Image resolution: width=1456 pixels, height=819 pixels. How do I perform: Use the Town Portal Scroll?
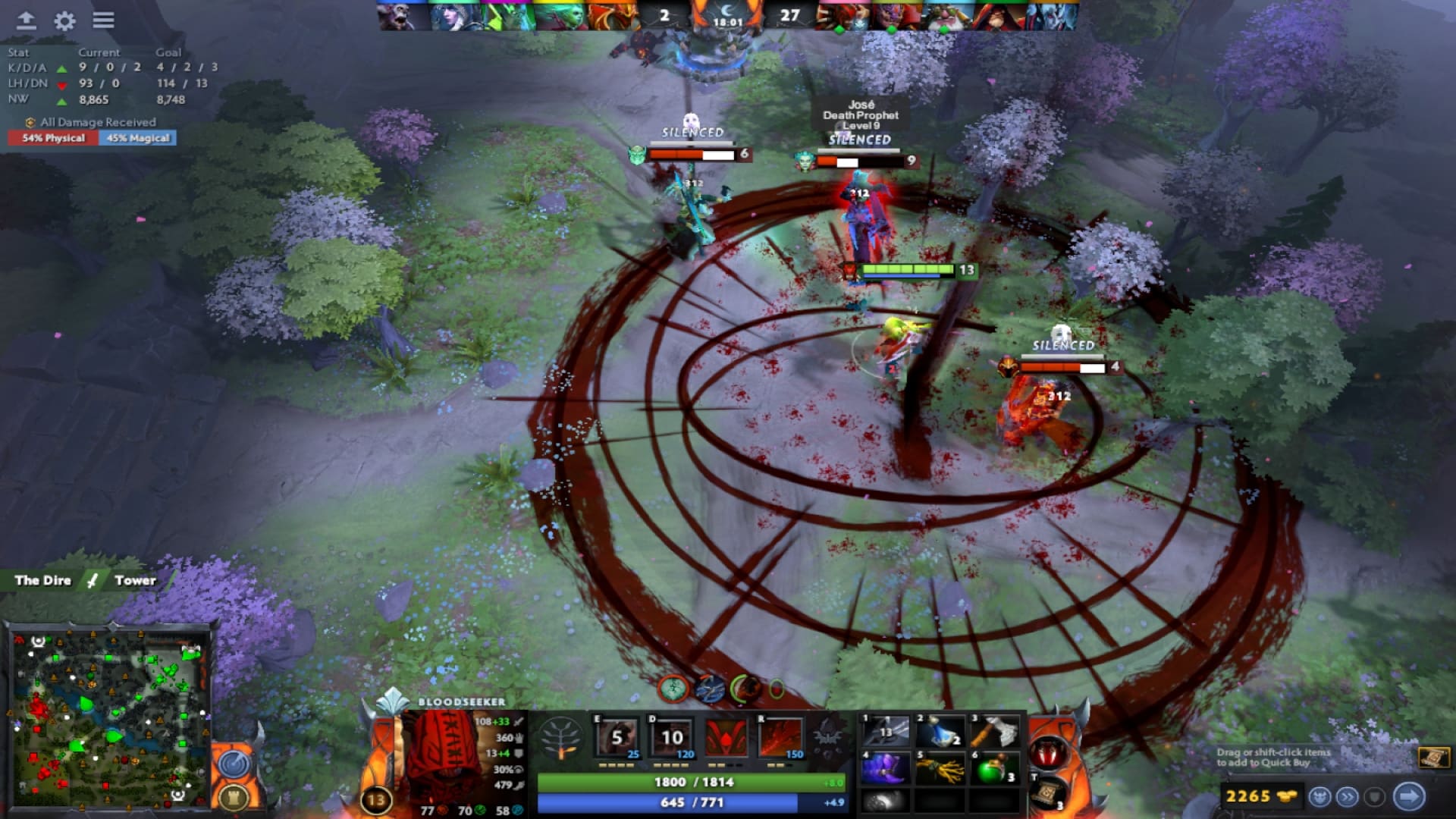tap(1046, 795)
